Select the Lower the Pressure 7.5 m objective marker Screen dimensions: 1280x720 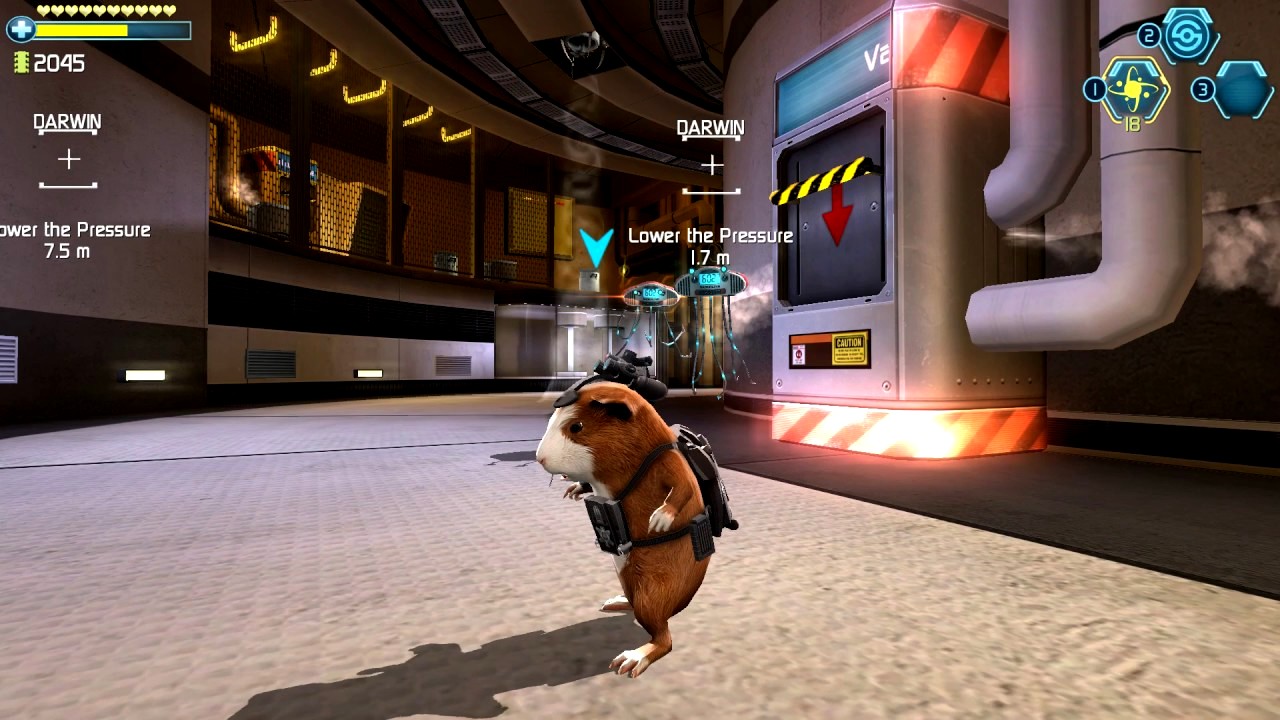(68, 240)
